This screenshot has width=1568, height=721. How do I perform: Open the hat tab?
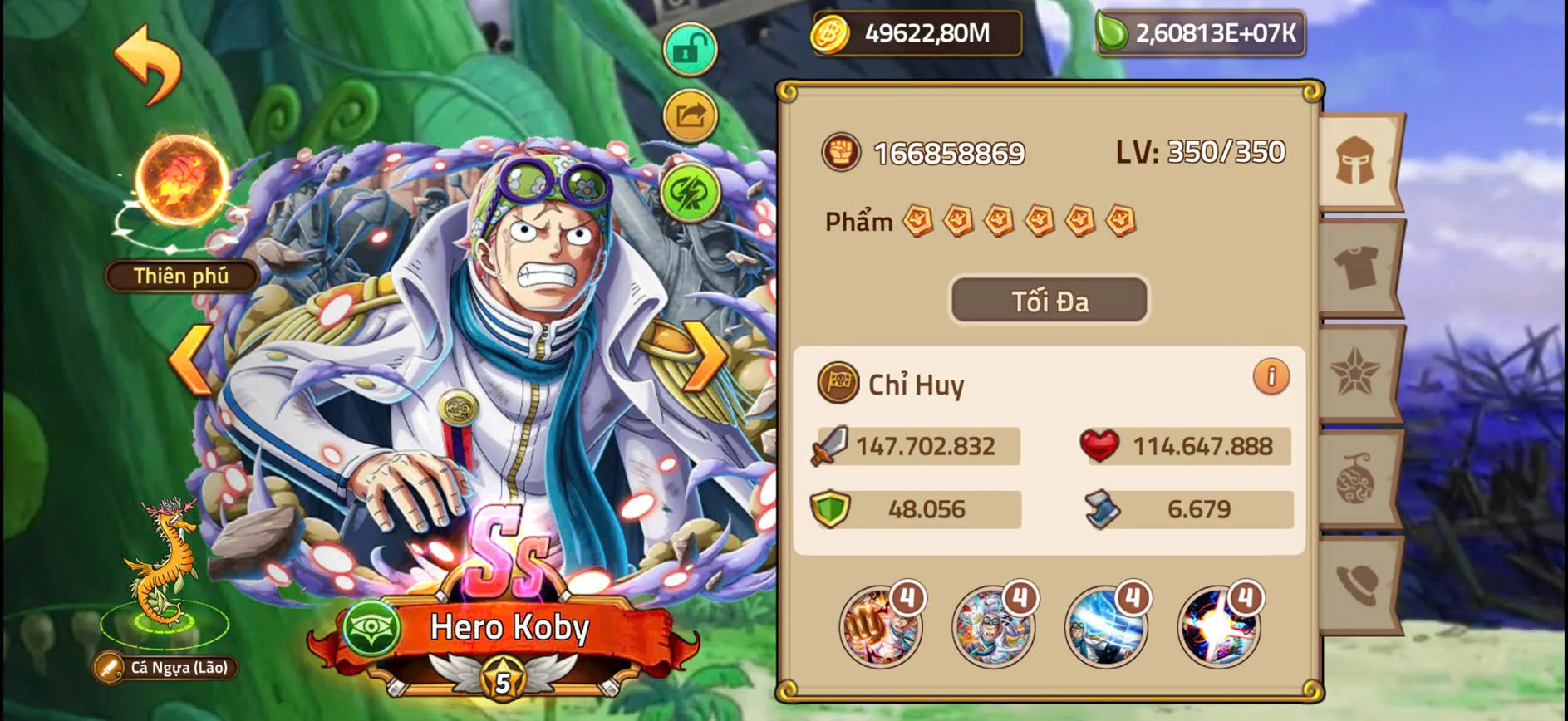1359,581
